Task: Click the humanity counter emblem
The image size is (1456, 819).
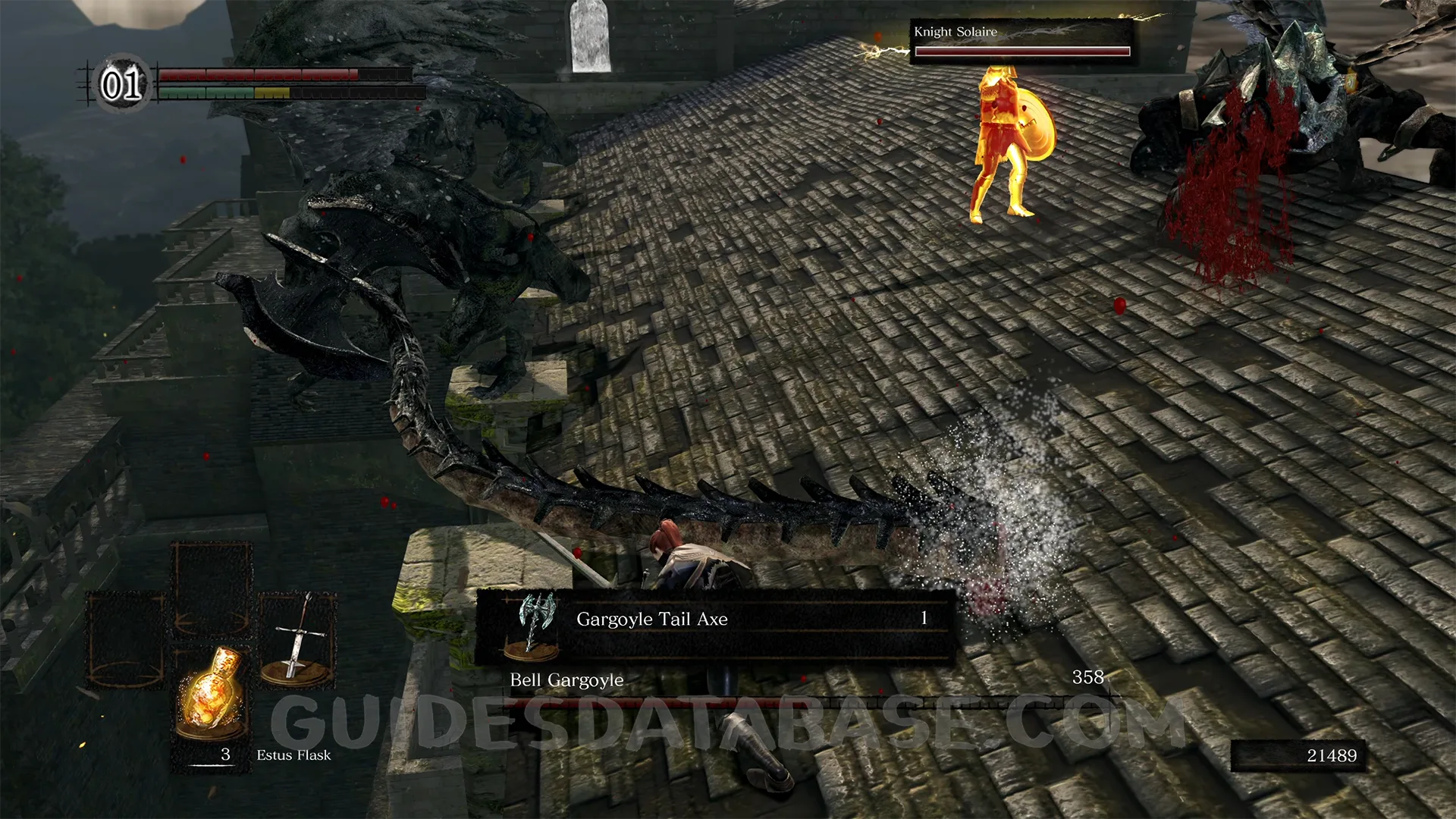Action: [x=122, y=83]
